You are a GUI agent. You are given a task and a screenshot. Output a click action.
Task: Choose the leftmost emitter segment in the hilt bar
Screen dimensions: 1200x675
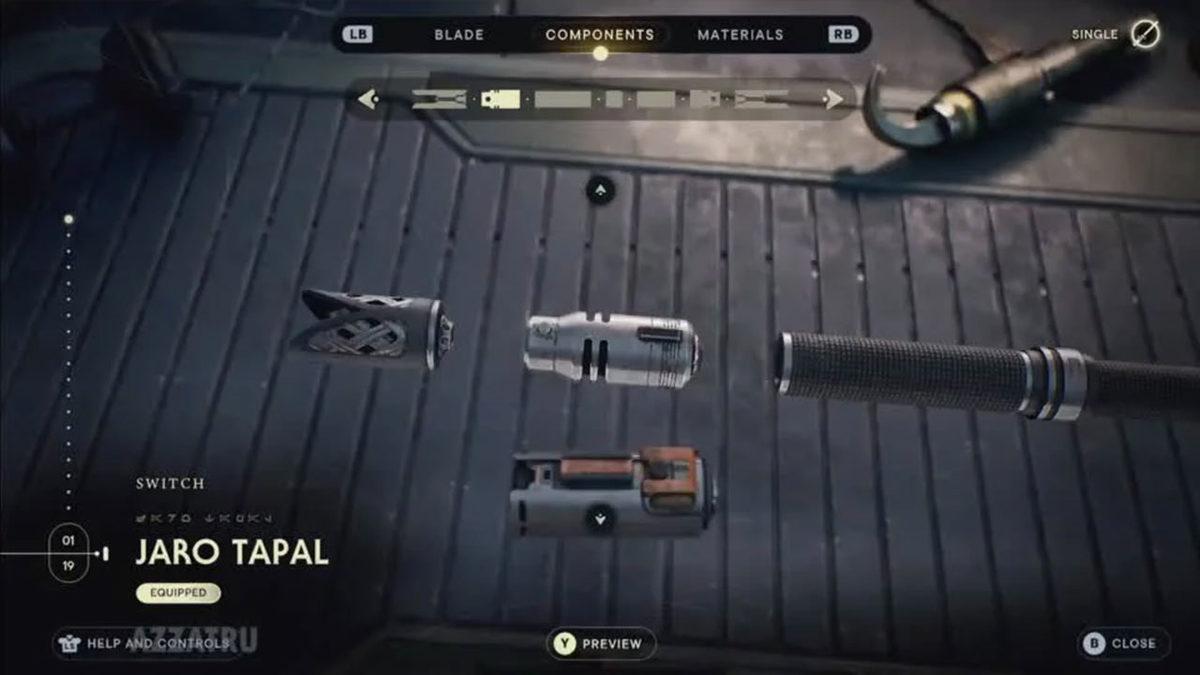pyautogui.click(x=439, y=99)
